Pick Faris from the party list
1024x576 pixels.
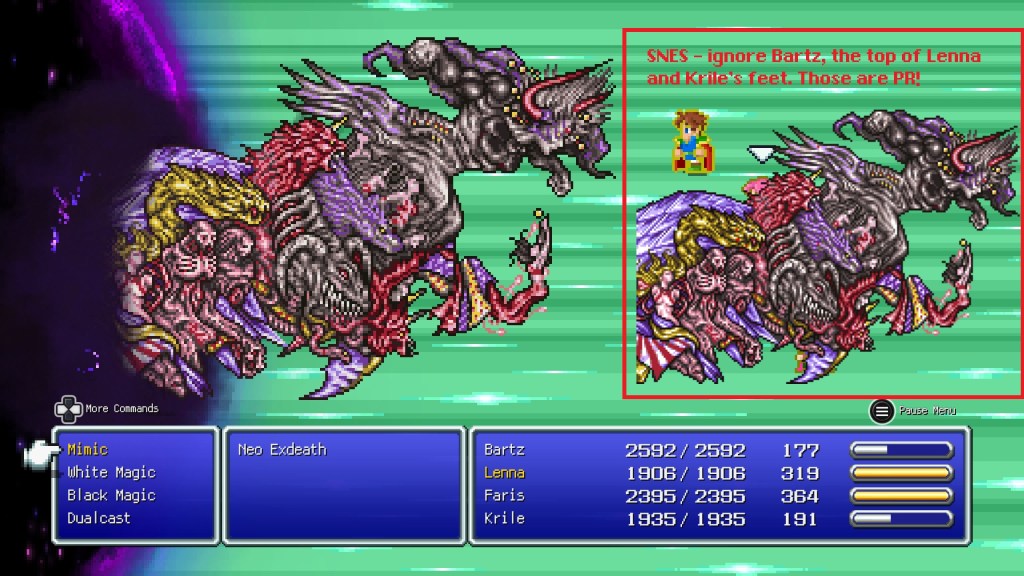[x=504, y=496]
